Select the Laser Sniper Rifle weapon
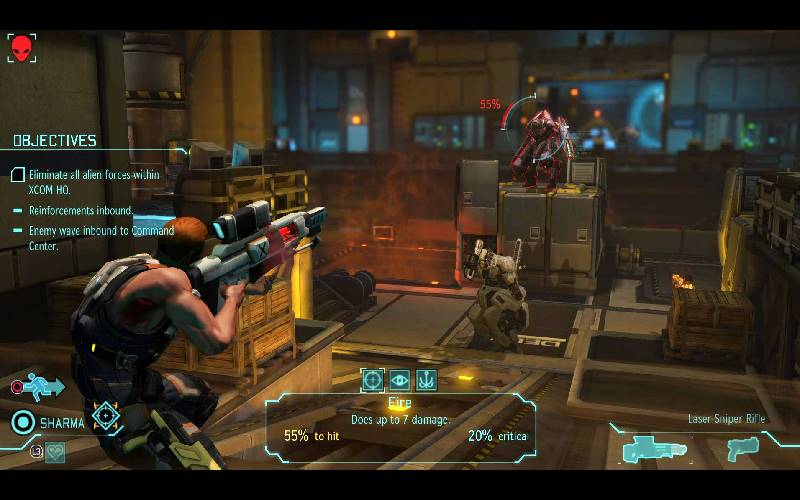 point(654,450)
